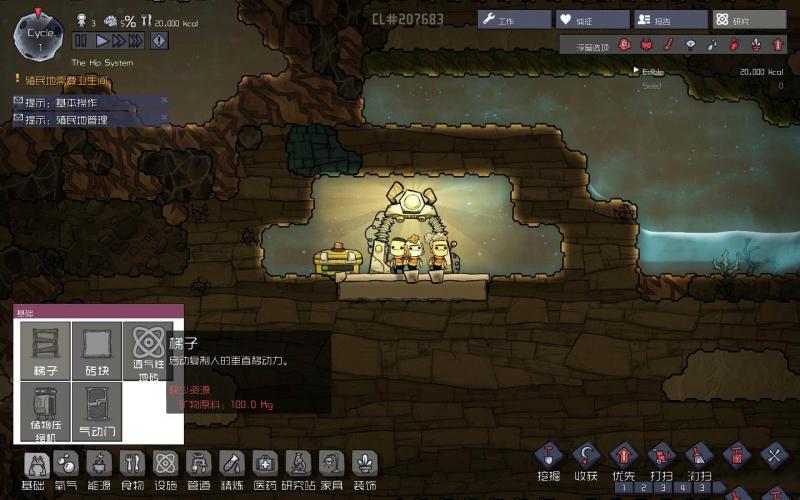Open the Jobs (工作) management screen
Image resolution: width=800 pixels, height=500 pixels.
[x=514, y=19]
